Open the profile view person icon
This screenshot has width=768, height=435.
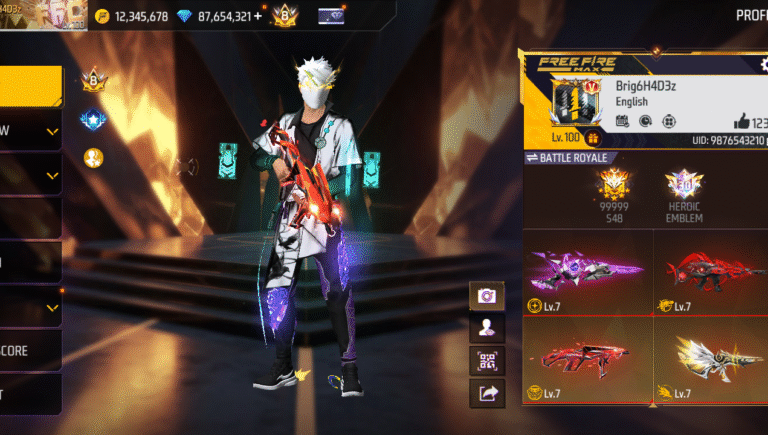point(487,327)
